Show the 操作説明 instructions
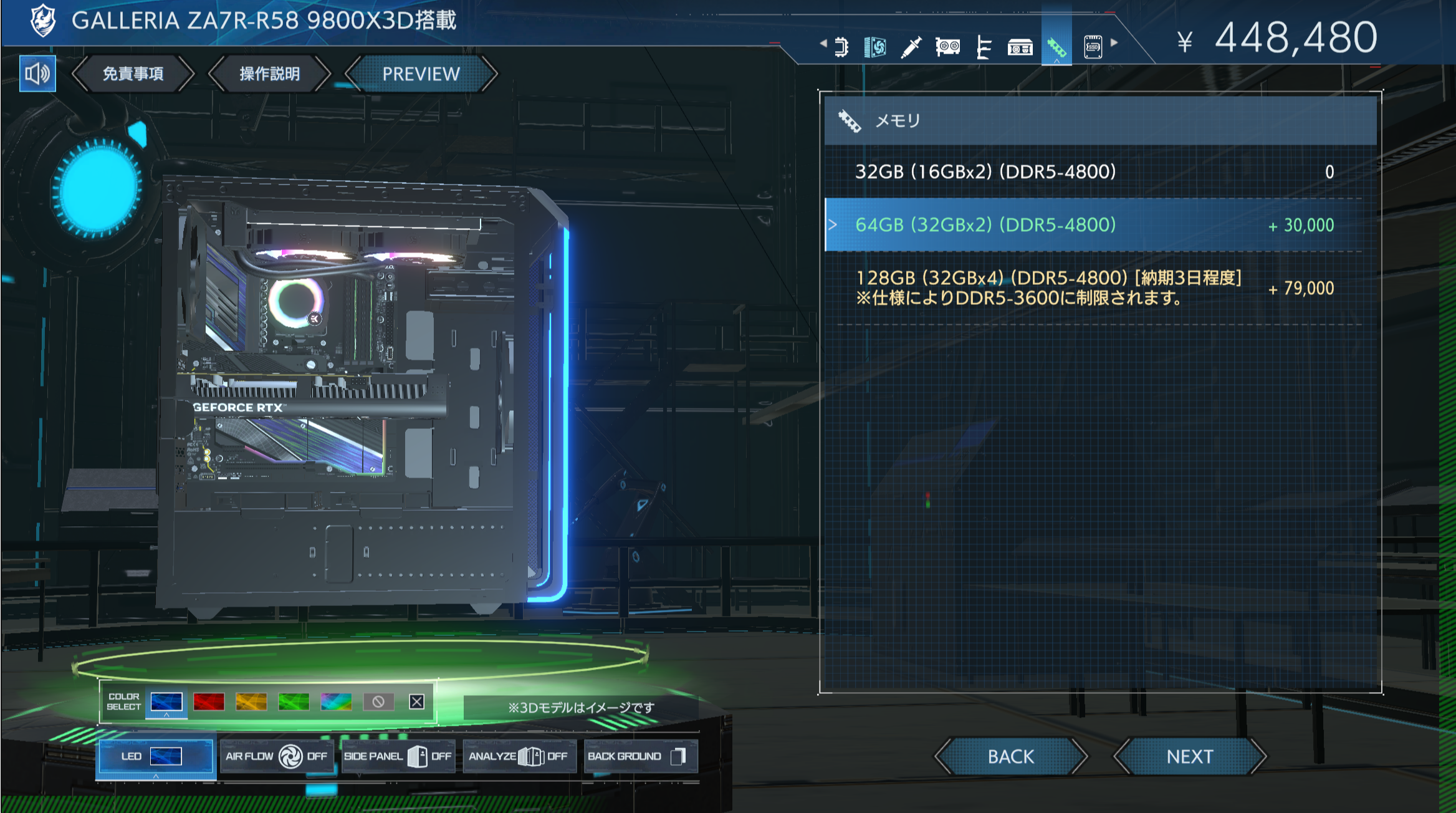 269,74
